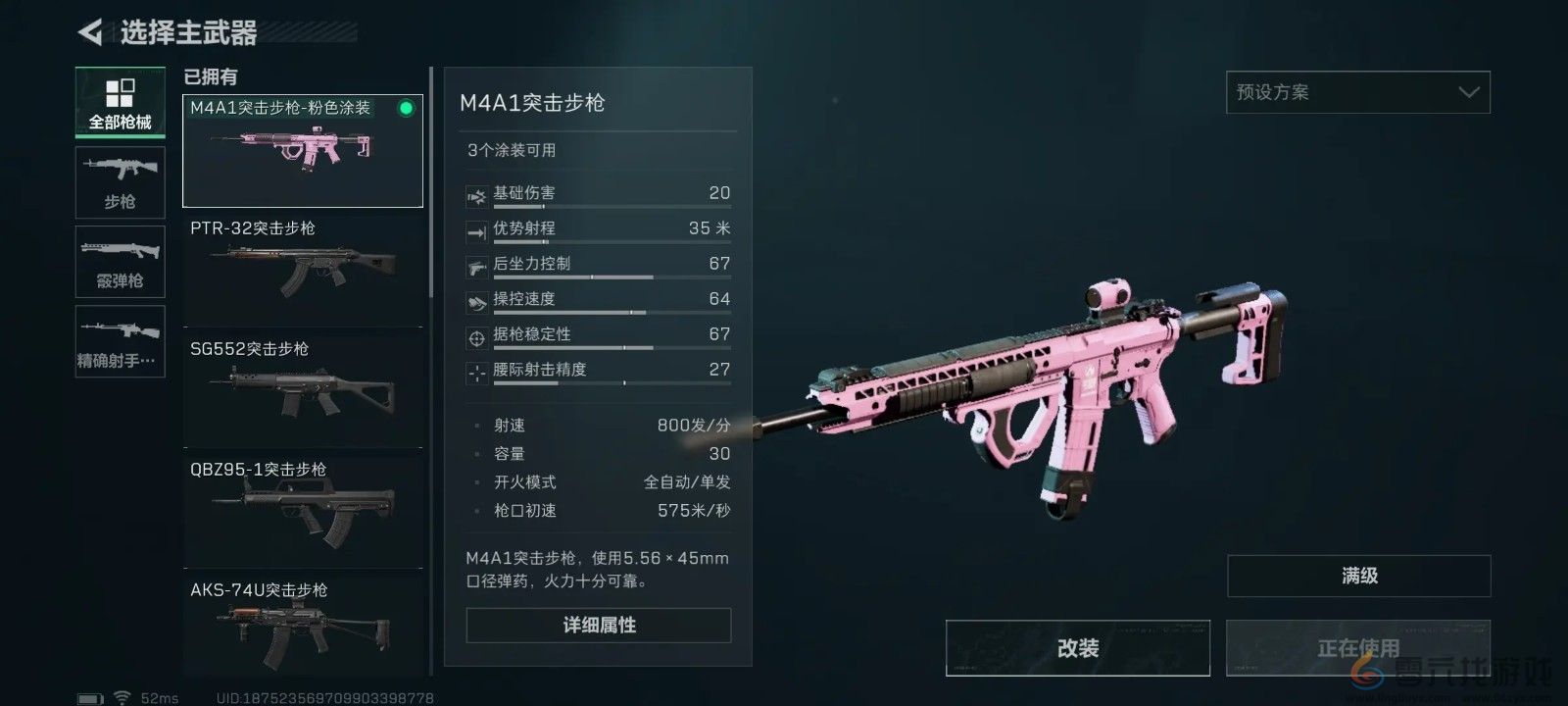Open 详细属性 detailed attributes
The width and height of the screenshot is (1568, 706).
click(x=597, y=625)
